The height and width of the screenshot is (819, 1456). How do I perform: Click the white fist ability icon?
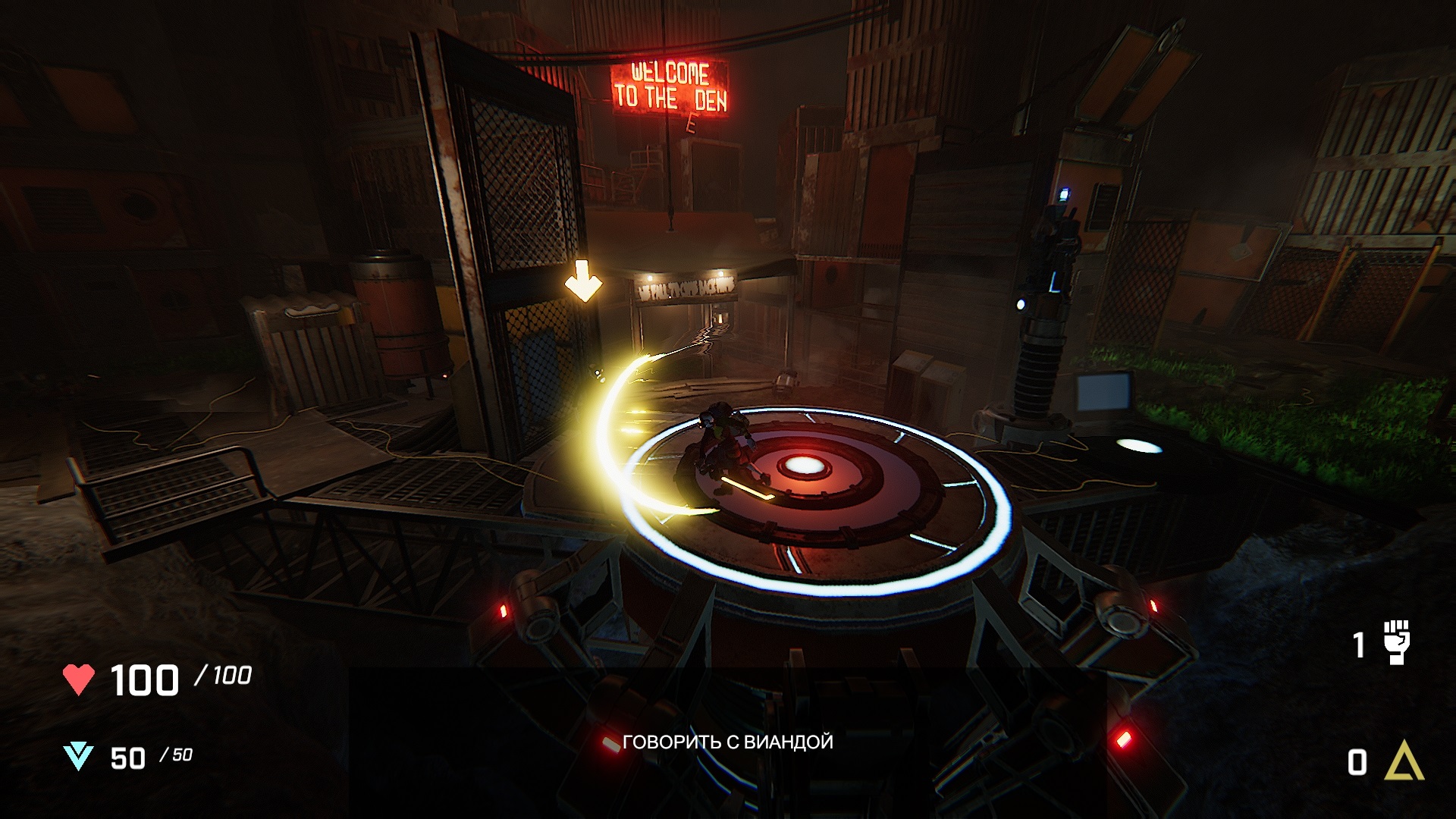(x=1396, y=643)
